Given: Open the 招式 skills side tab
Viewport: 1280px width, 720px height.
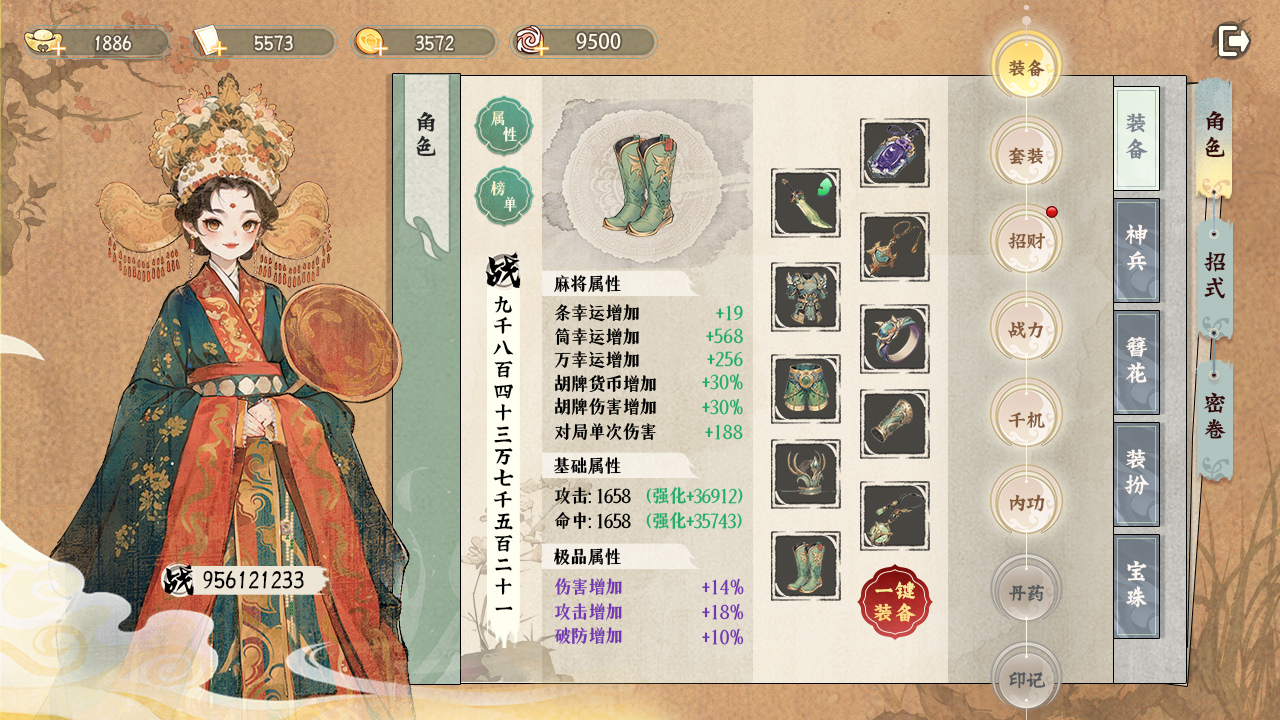Looking at the screenshot, I should (1214, 275).
